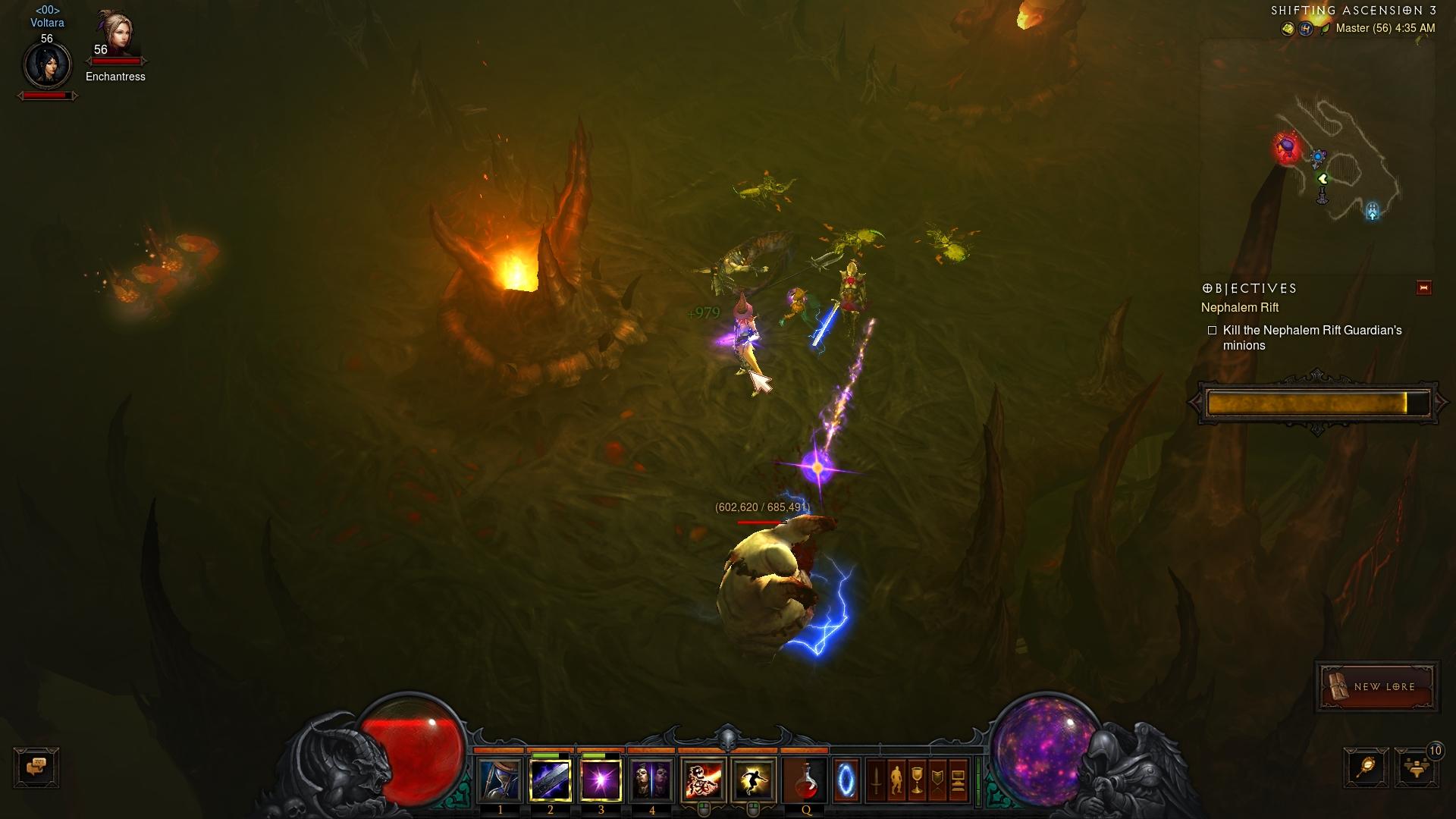The height and width of the screenshot is (819, 1456).
Task: Open the banner quest log icon
Action: (x=937, y=780)
